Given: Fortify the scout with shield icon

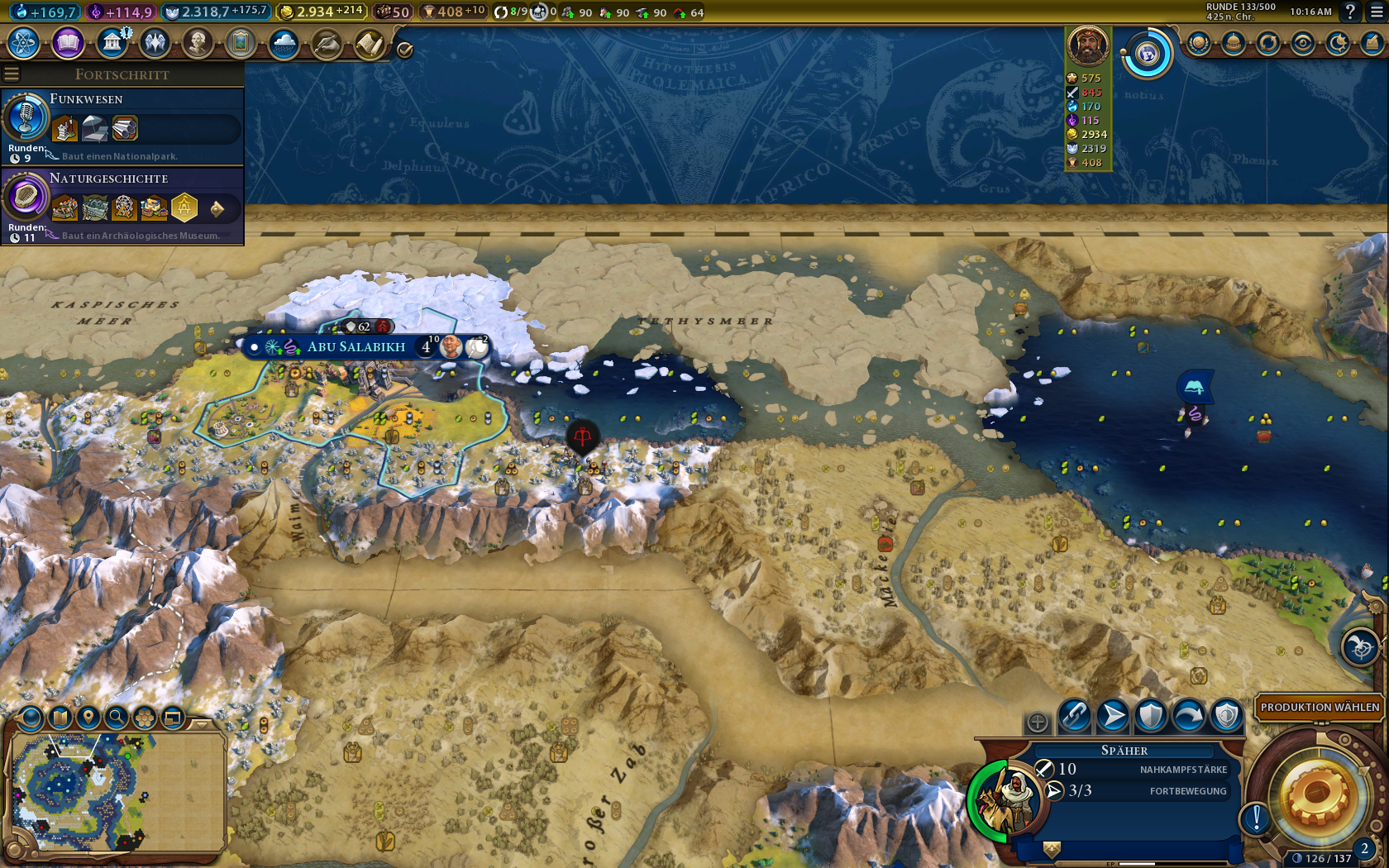Looking at the screenshot, I should (x=1150, y=717).
